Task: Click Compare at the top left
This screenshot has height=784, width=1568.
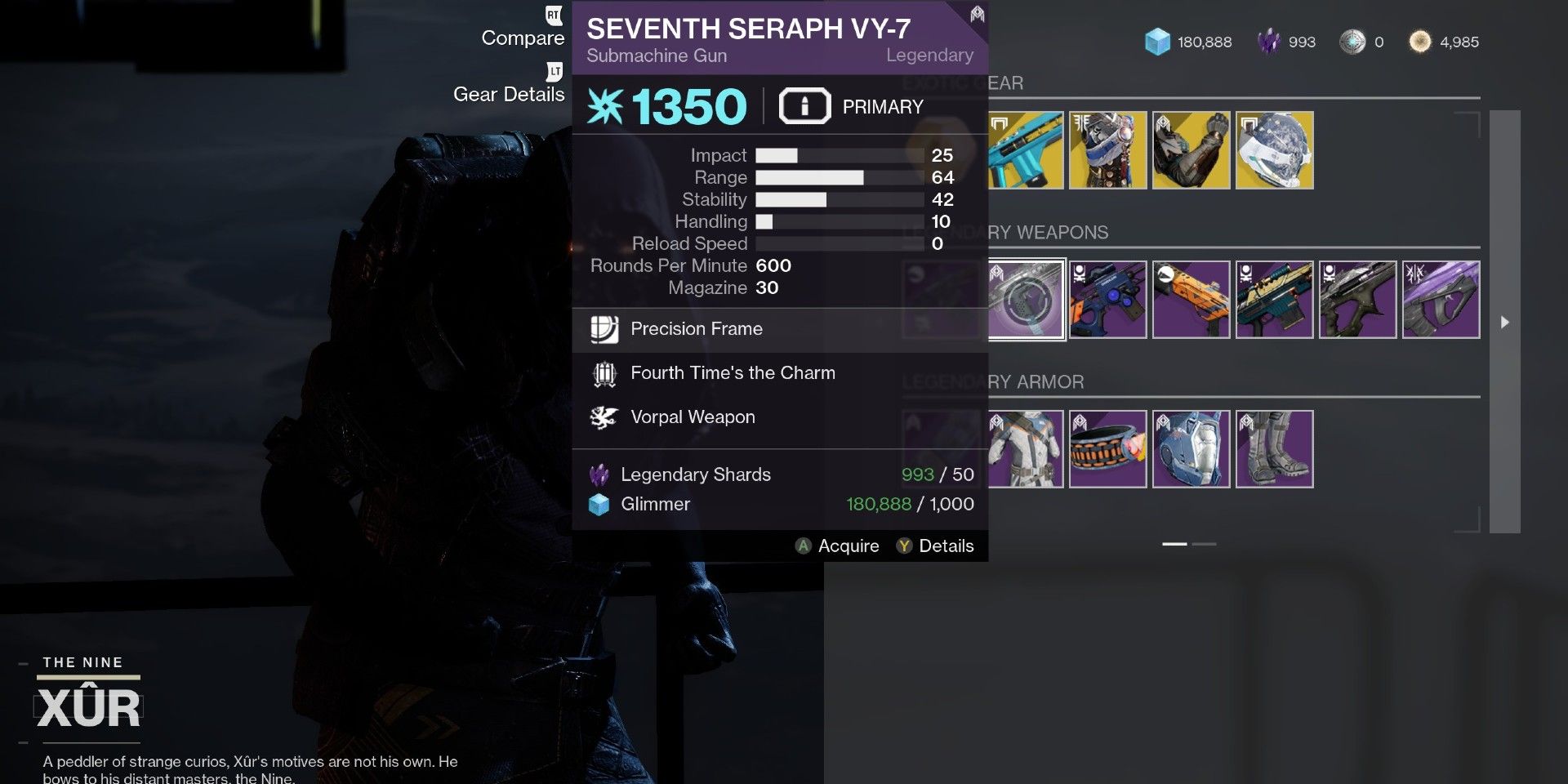Action: coord(523,38)
